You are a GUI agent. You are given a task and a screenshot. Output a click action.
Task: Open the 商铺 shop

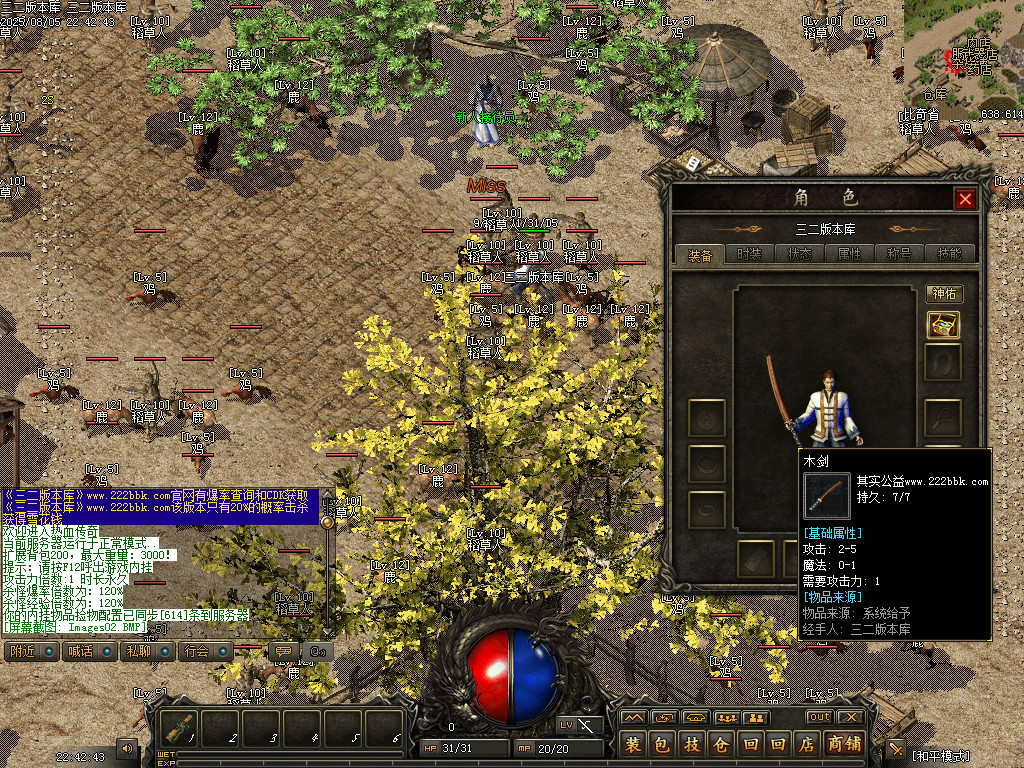[x=845, y=744]
